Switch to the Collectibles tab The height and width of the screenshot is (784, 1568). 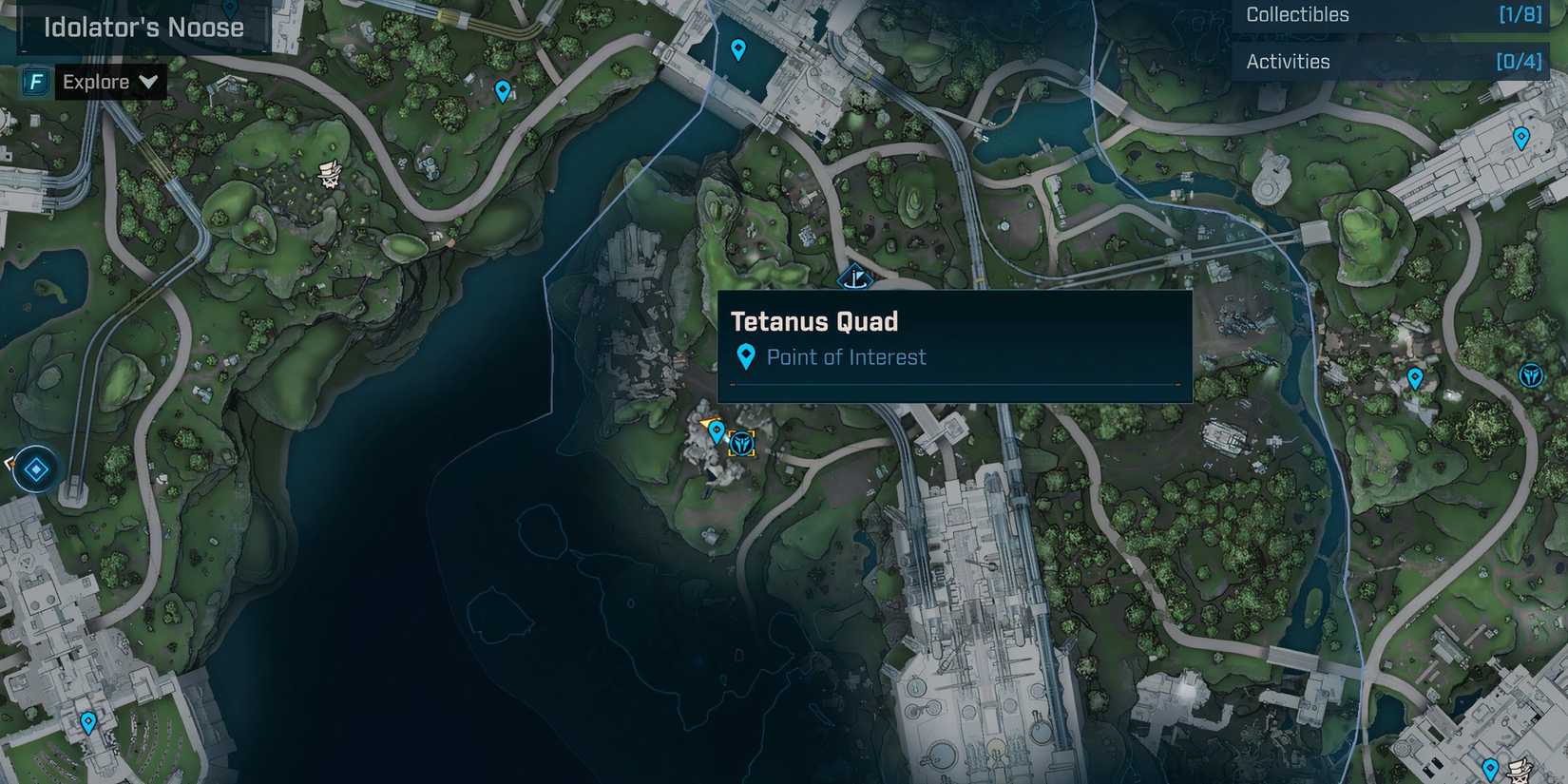1297,14
